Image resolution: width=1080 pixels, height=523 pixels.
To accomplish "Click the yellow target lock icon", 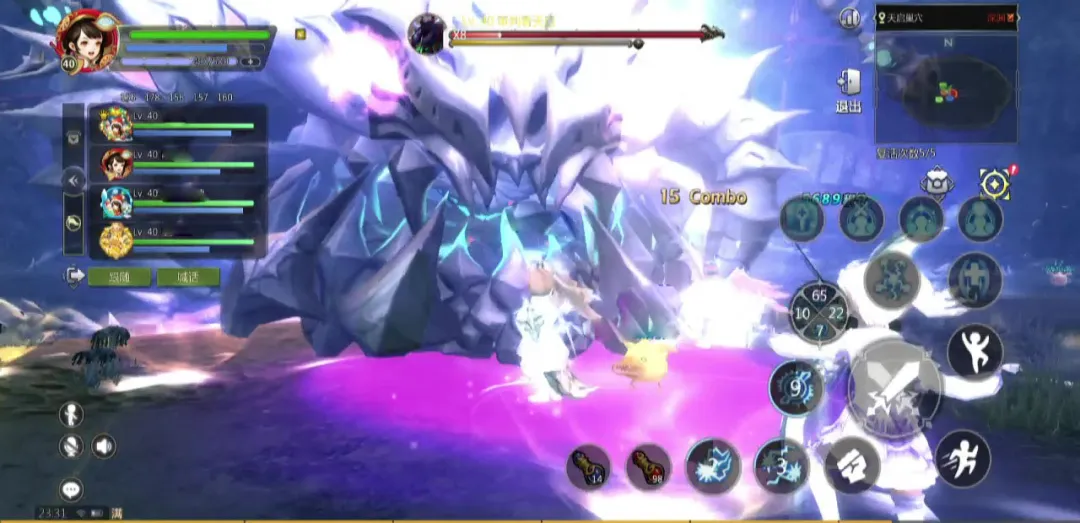I will coord(995,183).
